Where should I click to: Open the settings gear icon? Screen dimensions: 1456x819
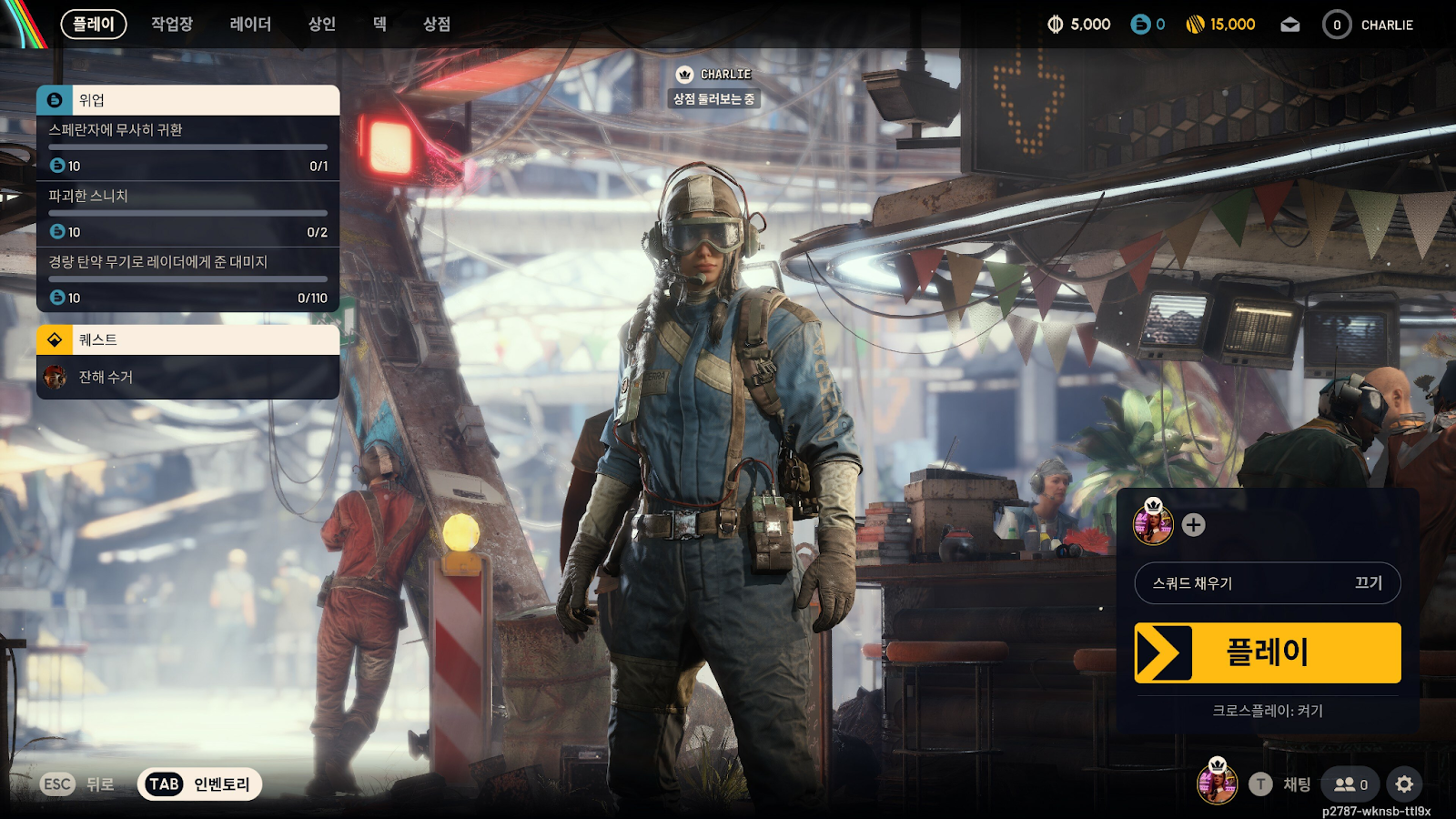(x=1404, y=784)
